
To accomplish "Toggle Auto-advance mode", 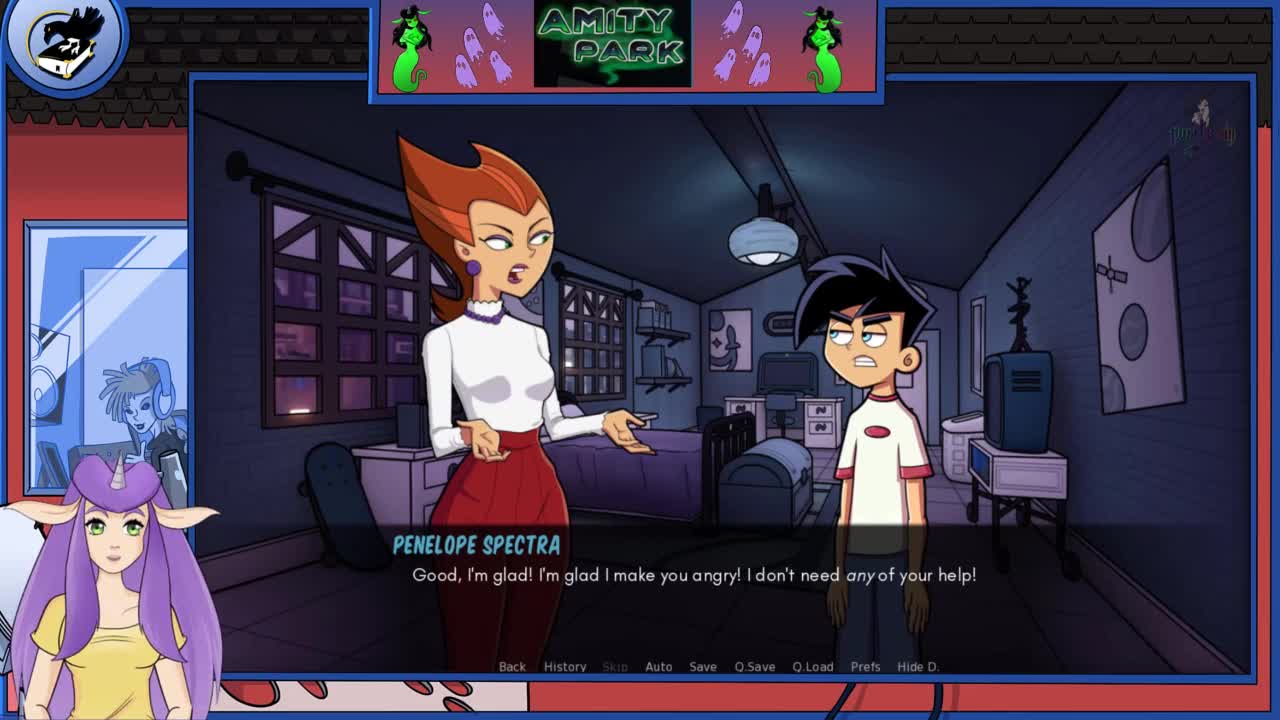I will pyautogui.click(x=658, y=667).
